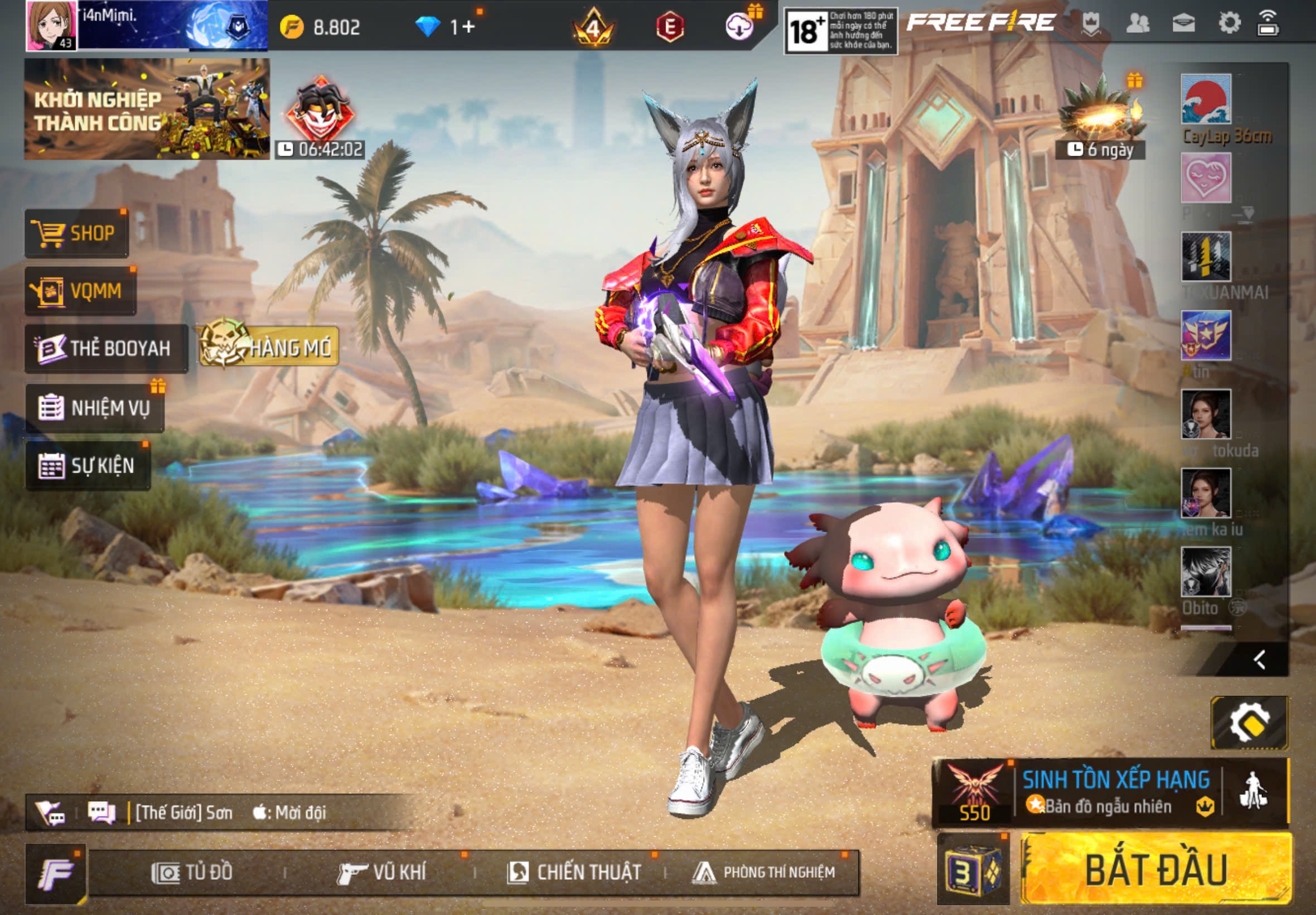This screenshot has width=1316, height=915.
Task: Switch to the VŨ KHÍ weapons tab
Action: (382, 873)
